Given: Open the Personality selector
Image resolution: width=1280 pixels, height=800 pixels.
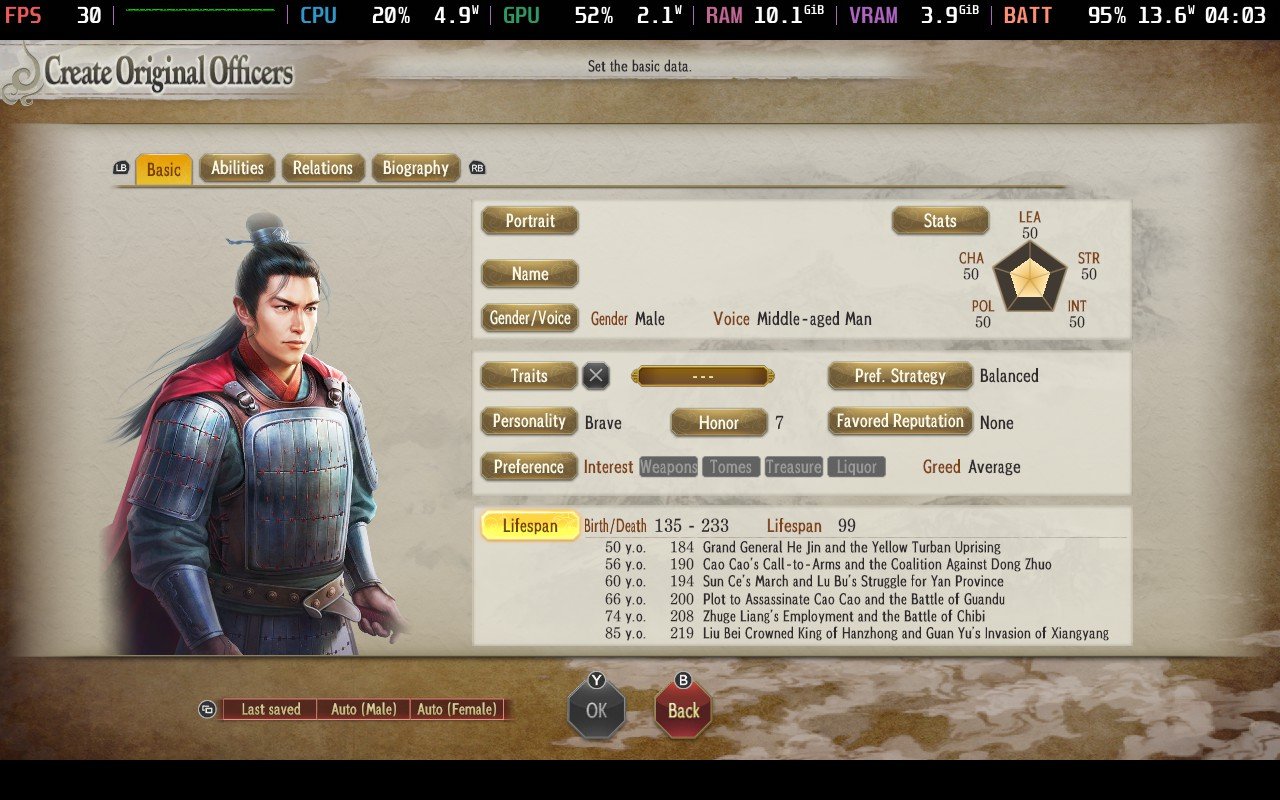Looking at the screenshot, I should click(x=528, y=421).
